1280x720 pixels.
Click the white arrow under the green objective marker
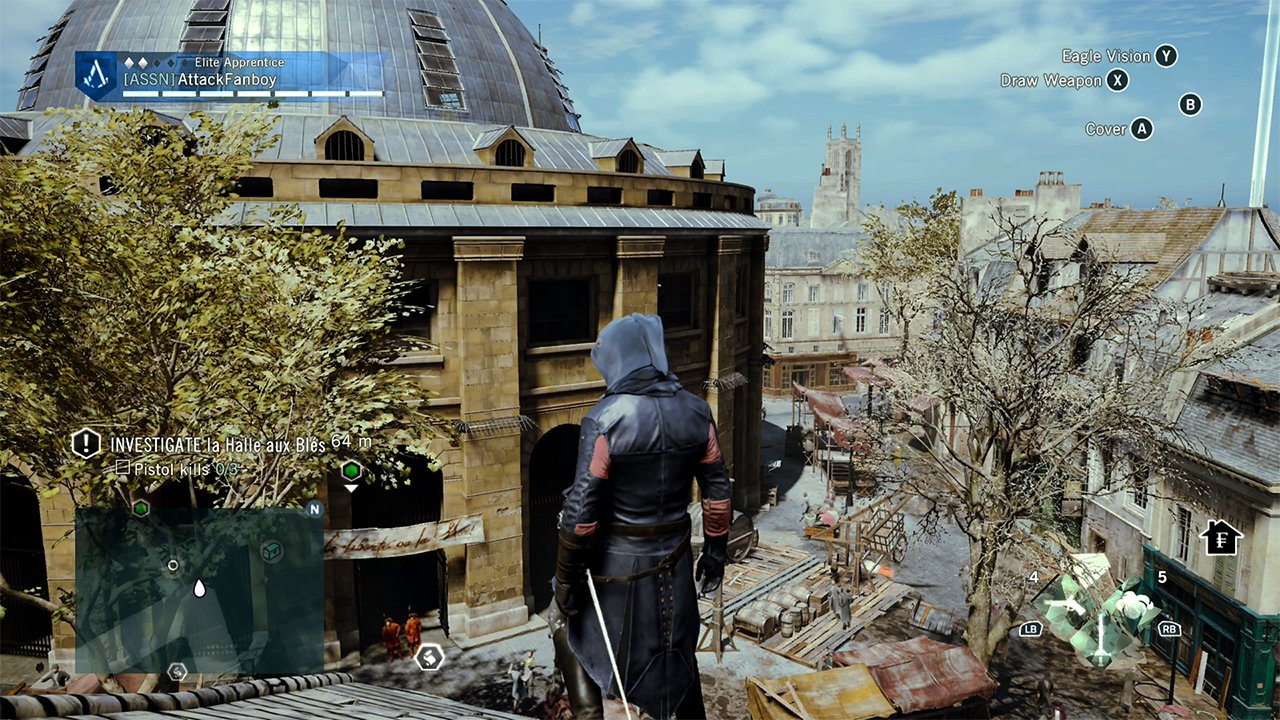pyautogui.click(x=351, y=486)
